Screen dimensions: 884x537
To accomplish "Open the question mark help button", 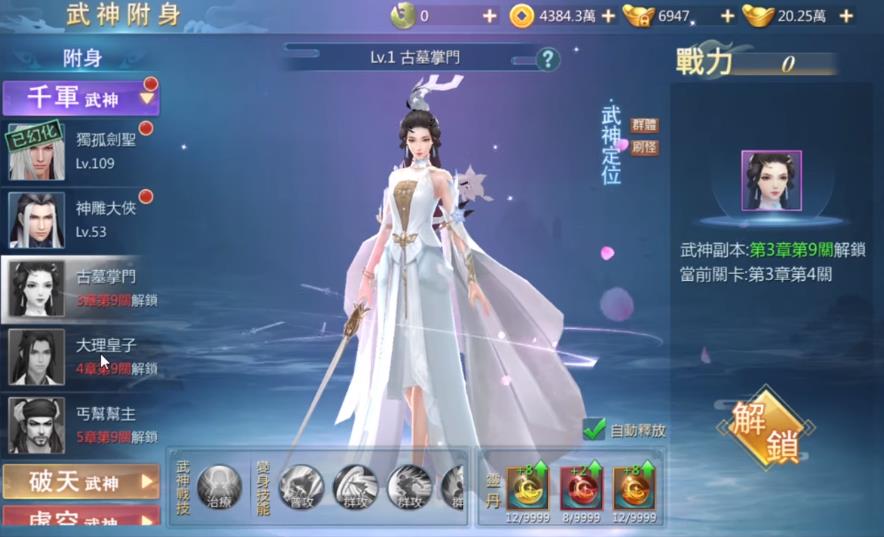I will coord(547,59).
